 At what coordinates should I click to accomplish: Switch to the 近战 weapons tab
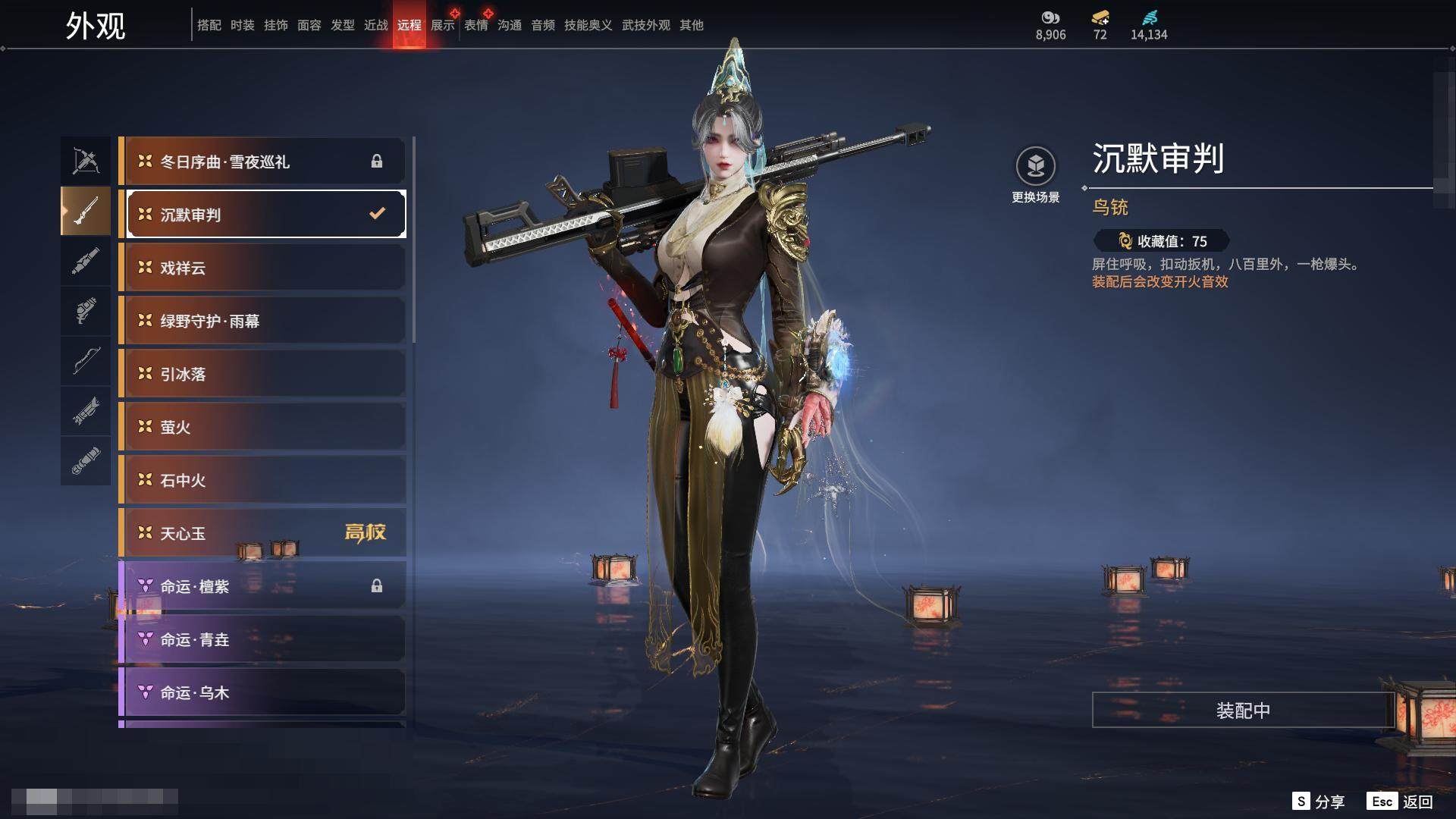(375, 25)
